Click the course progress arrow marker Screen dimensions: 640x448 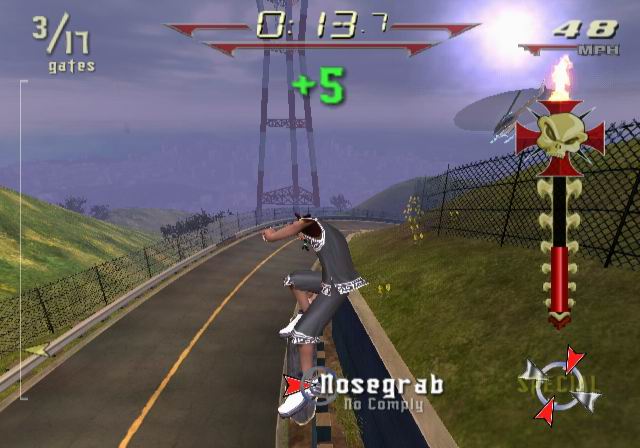pos(38,350)
